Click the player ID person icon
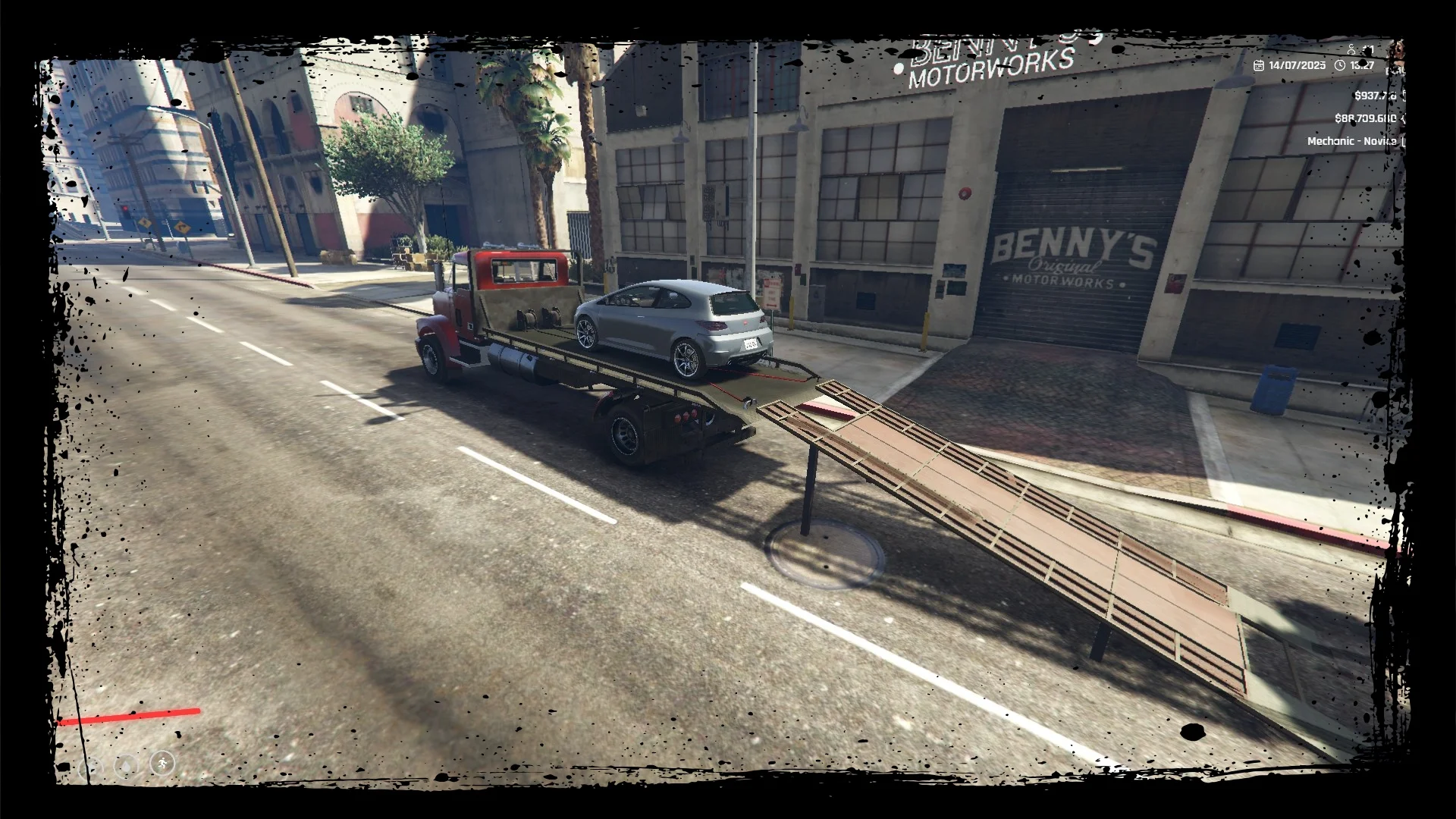Viewport: 1456px width, 819px height. point(1352,50)
